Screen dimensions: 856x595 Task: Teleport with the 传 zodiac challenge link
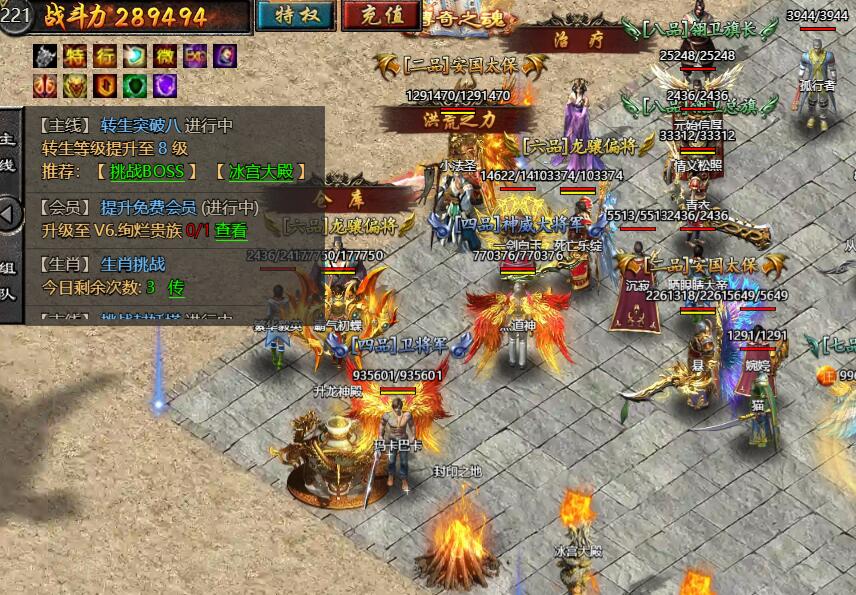click(176, 287)
